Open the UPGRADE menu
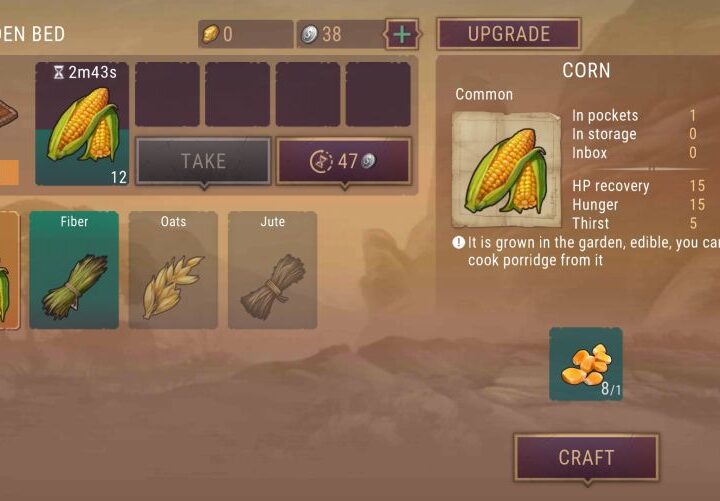The height and width of the screenshot is (501, 720). (x=508, y=34)
